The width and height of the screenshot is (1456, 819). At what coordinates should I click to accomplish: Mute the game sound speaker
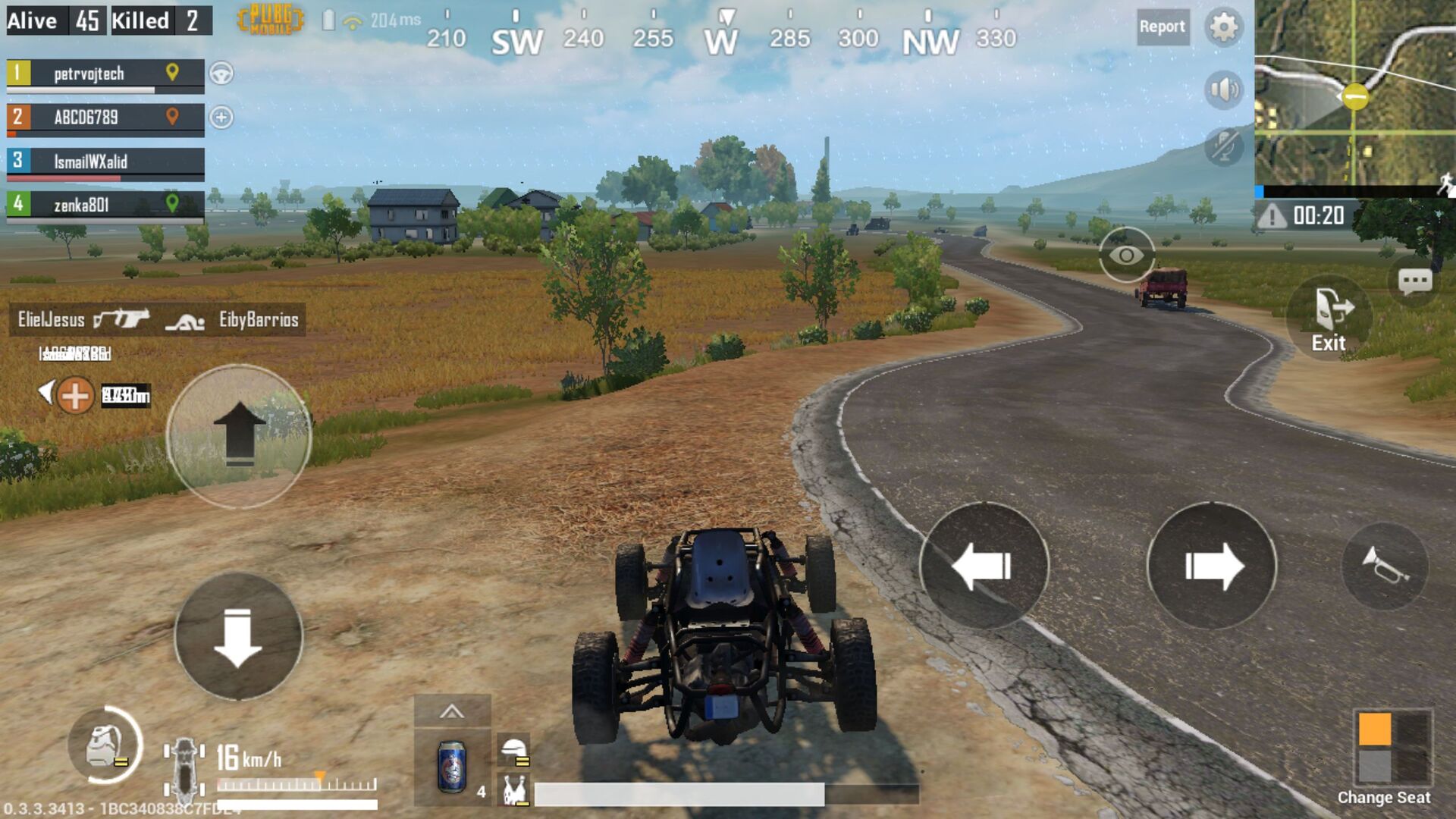click(1222, 87)
